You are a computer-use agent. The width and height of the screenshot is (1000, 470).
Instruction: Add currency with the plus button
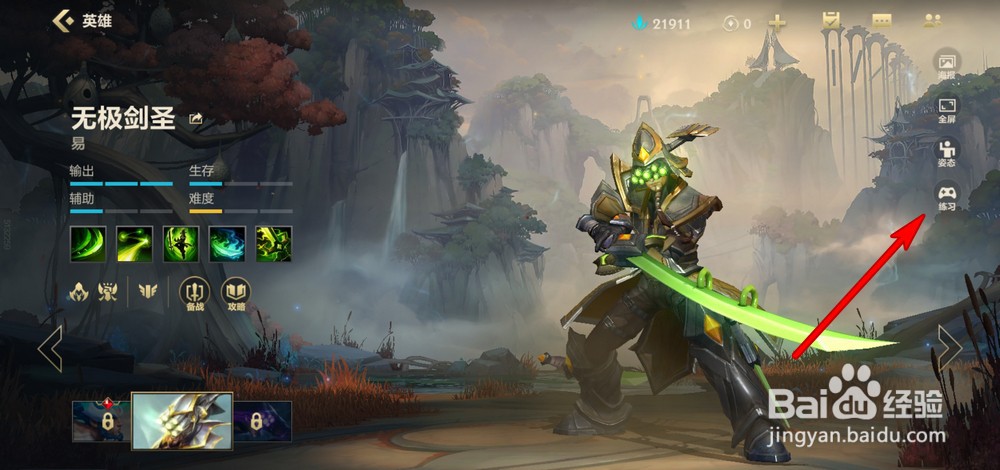pyautogui.click(x=777, y=22)
